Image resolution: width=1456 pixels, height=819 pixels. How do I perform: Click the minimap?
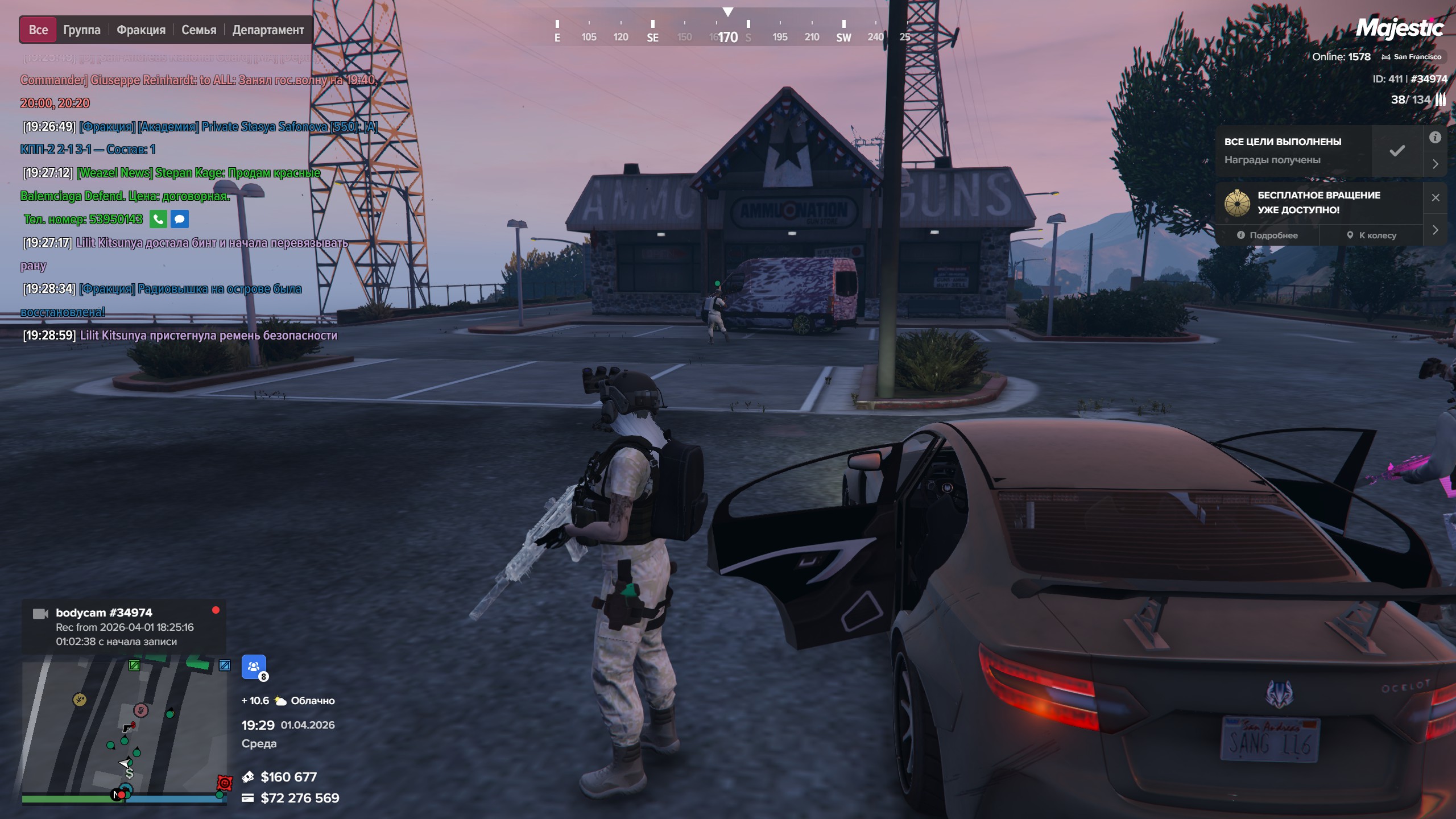click(124, 728)
